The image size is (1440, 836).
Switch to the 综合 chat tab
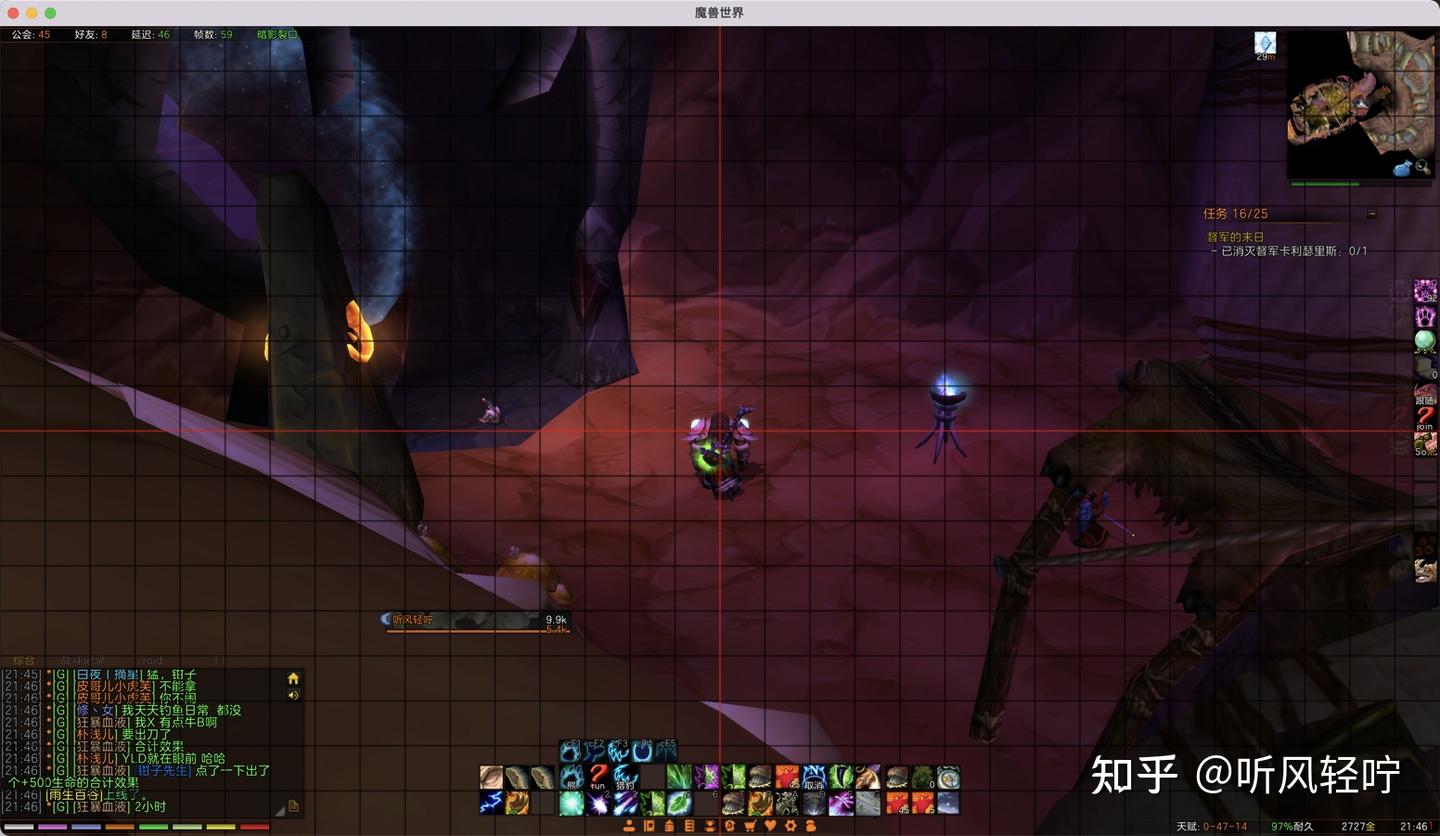pos(23,661)
